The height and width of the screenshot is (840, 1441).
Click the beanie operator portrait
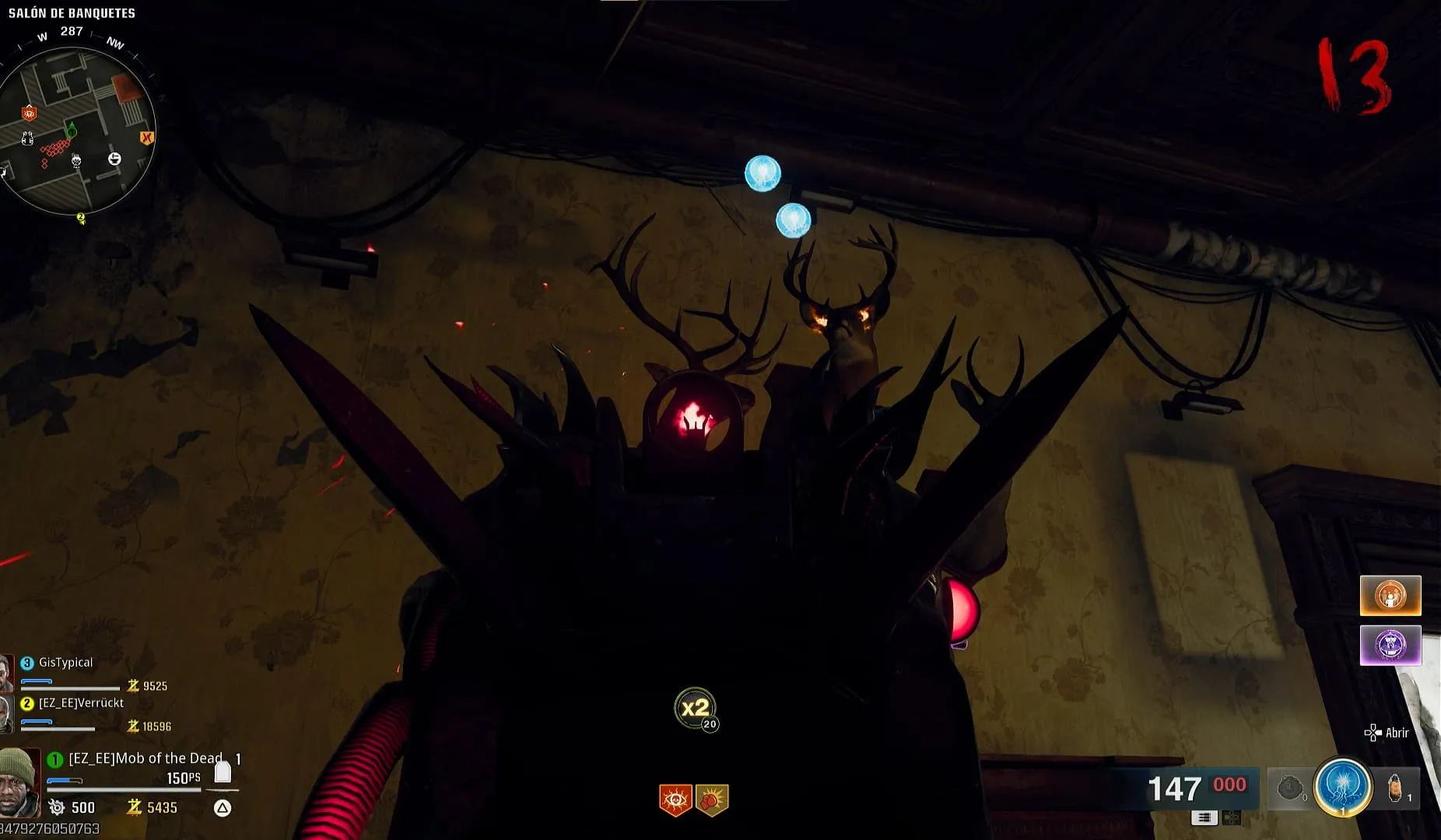tap(19, 782)
